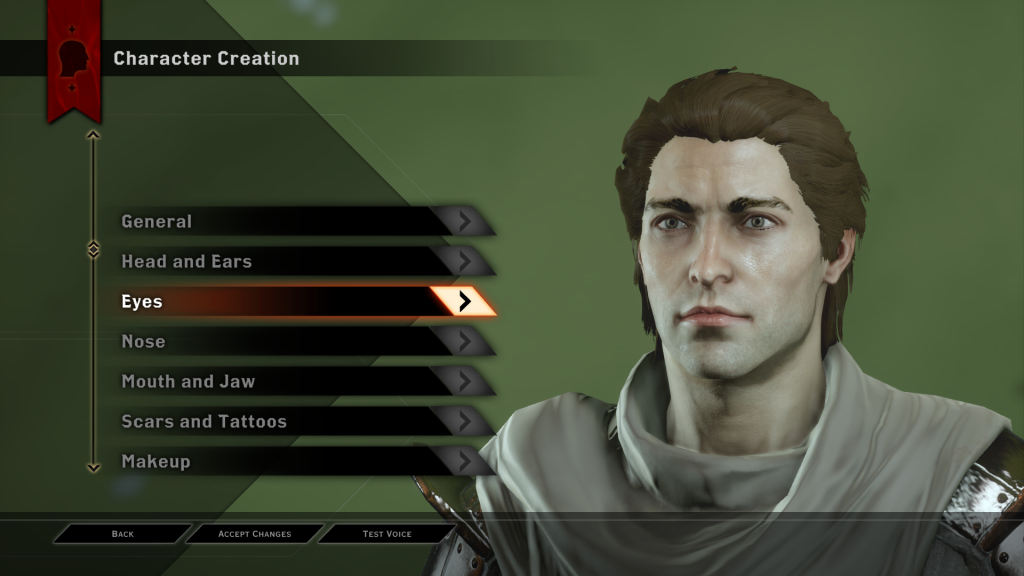Select Scars and Tattoos
Screen dimensions: 1024x576
(x=300, y=422)
